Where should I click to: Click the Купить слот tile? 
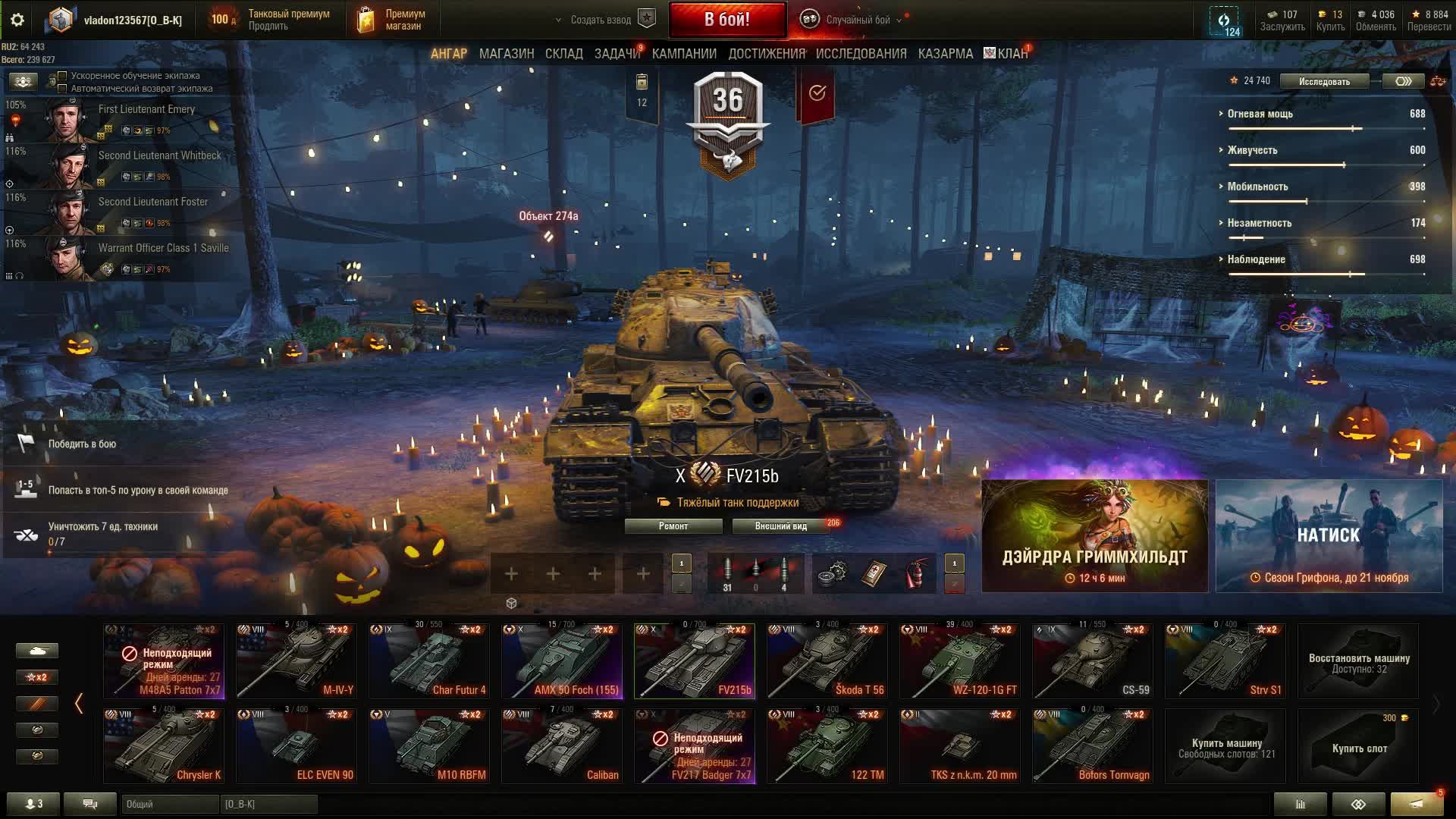1358,747
